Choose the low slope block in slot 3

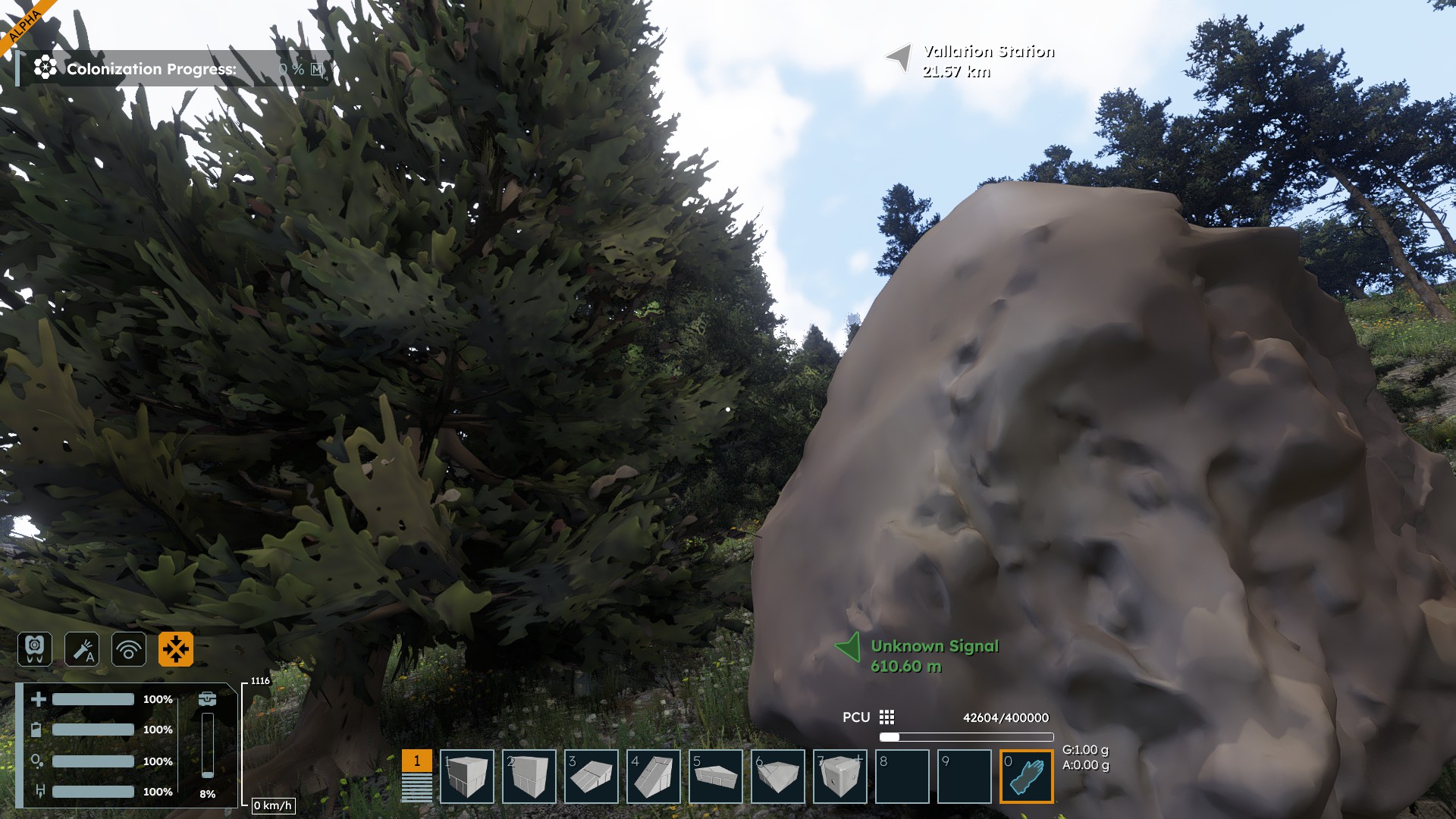click(x=591, y=777)
